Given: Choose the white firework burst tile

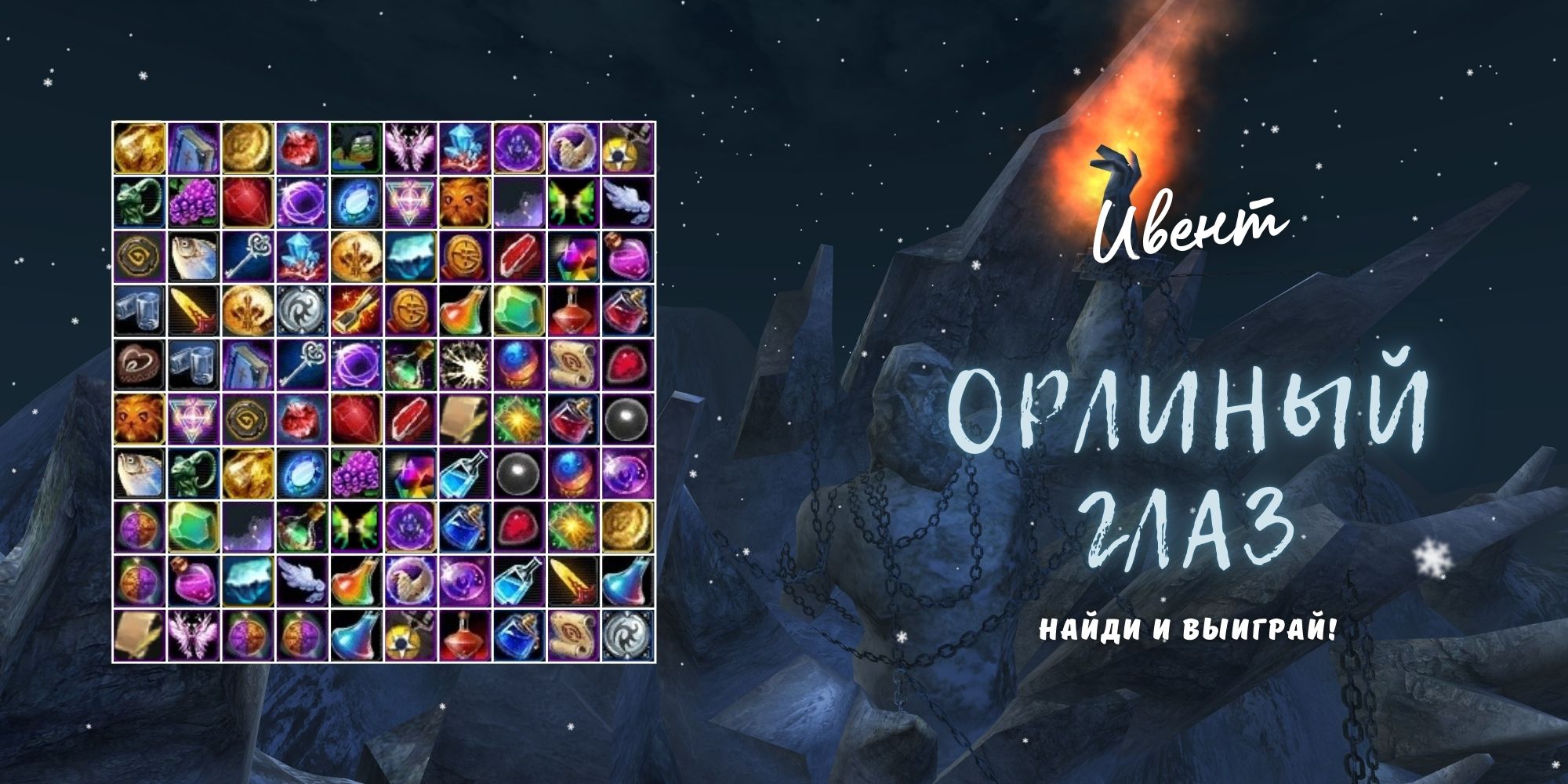Looking at the screenshot, I should (464, 365).
